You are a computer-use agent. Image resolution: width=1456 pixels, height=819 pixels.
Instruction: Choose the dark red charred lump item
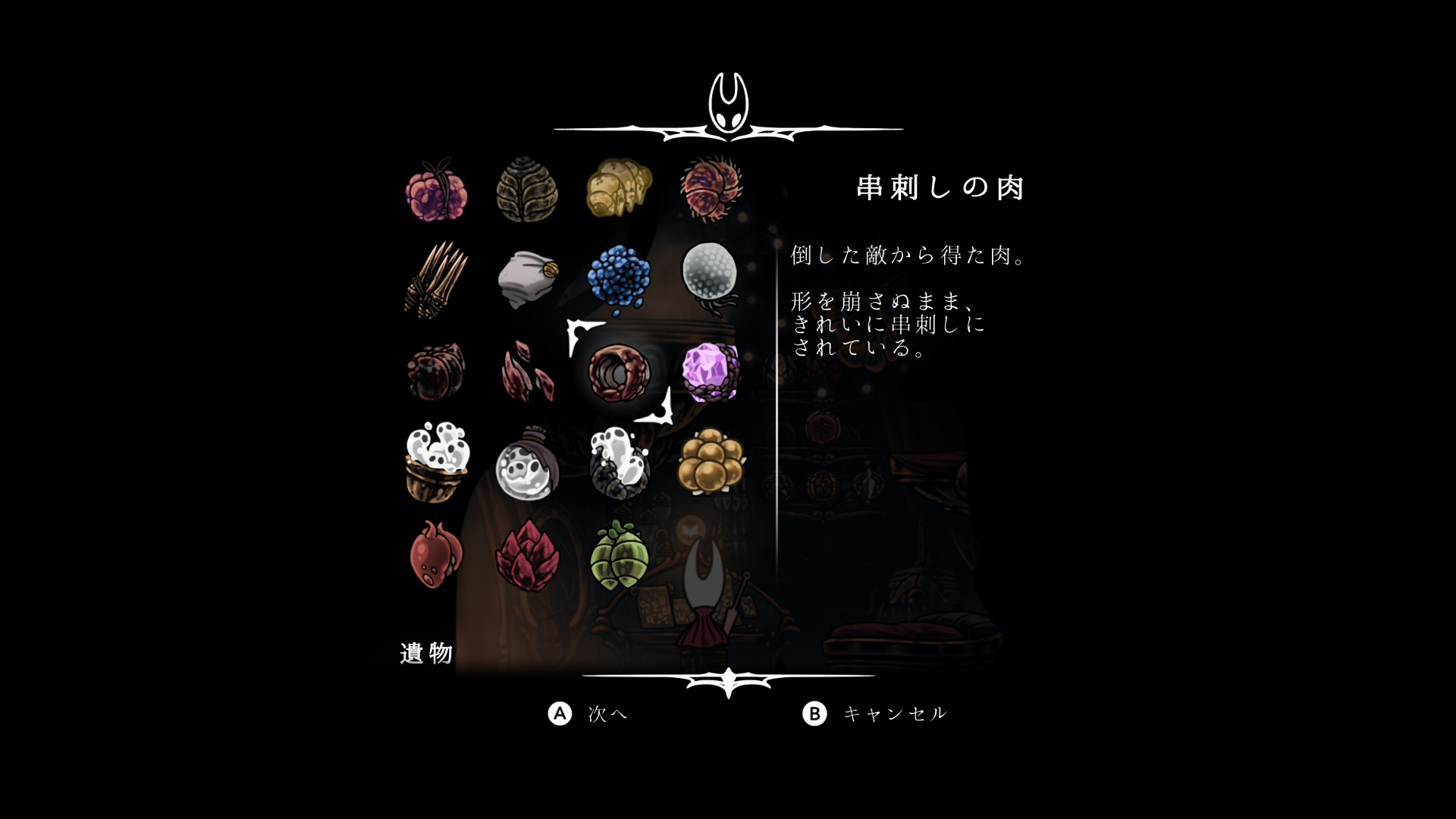coord(436,372)
